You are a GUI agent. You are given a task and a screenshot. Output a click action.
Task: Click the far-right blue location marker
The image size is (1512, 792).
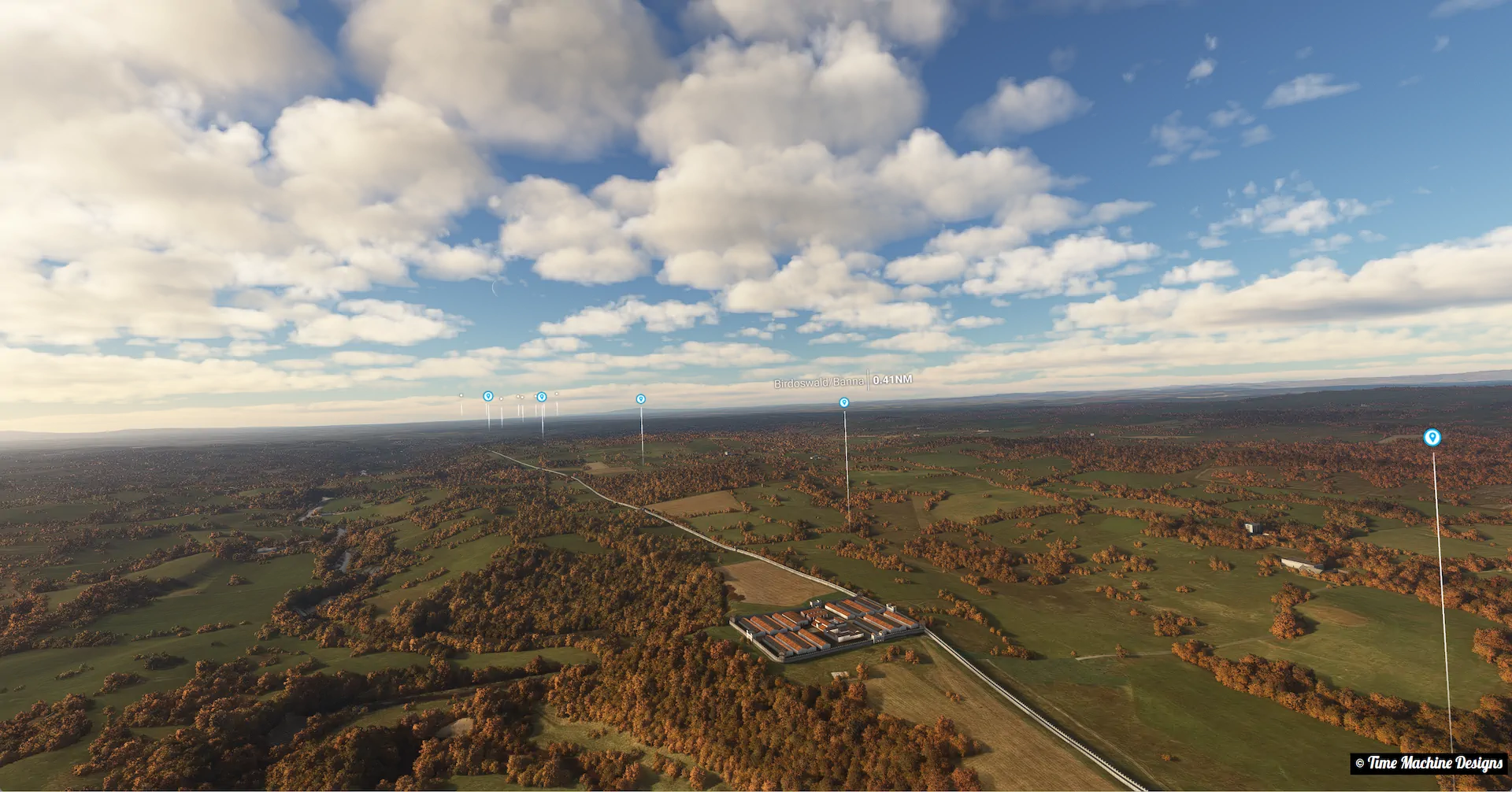[1432, 439]
